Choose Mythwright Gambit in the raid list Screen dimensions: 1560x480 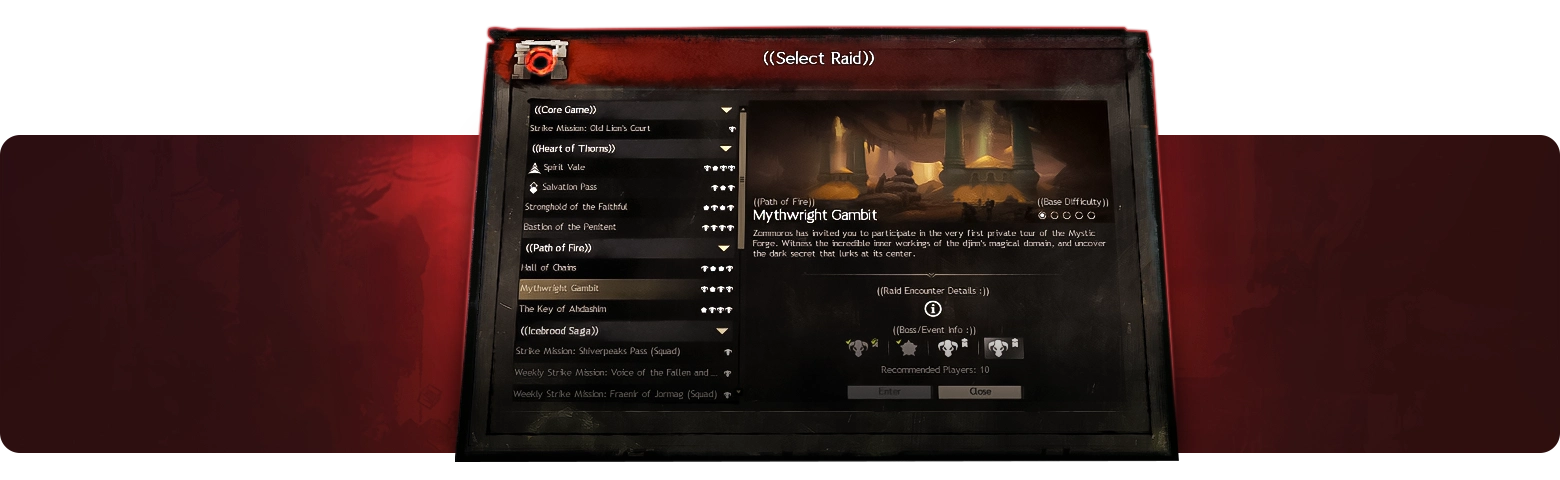(x=560, y=289)
